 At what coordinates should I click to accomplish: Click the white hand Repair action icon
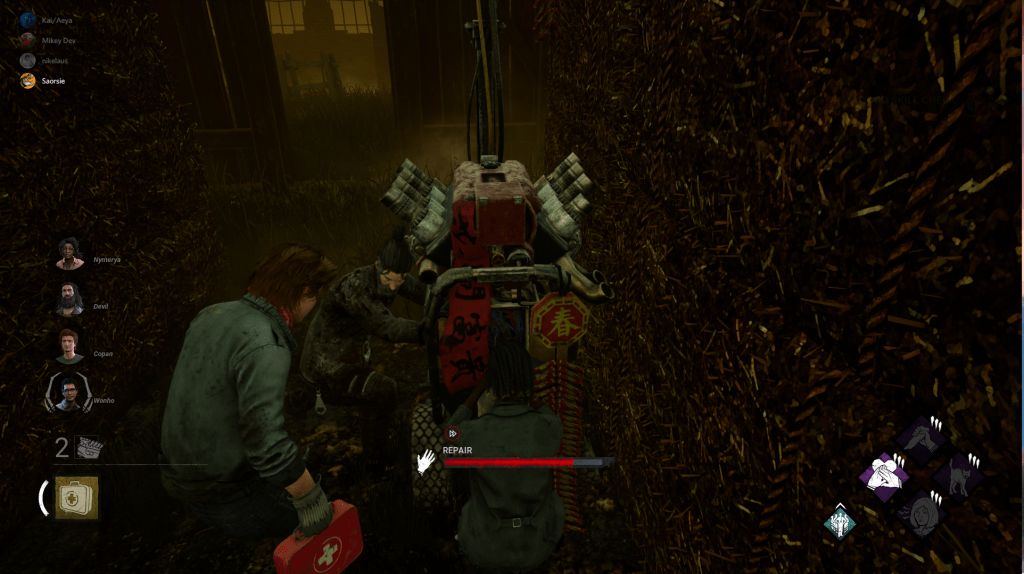[x=428, y=460]
